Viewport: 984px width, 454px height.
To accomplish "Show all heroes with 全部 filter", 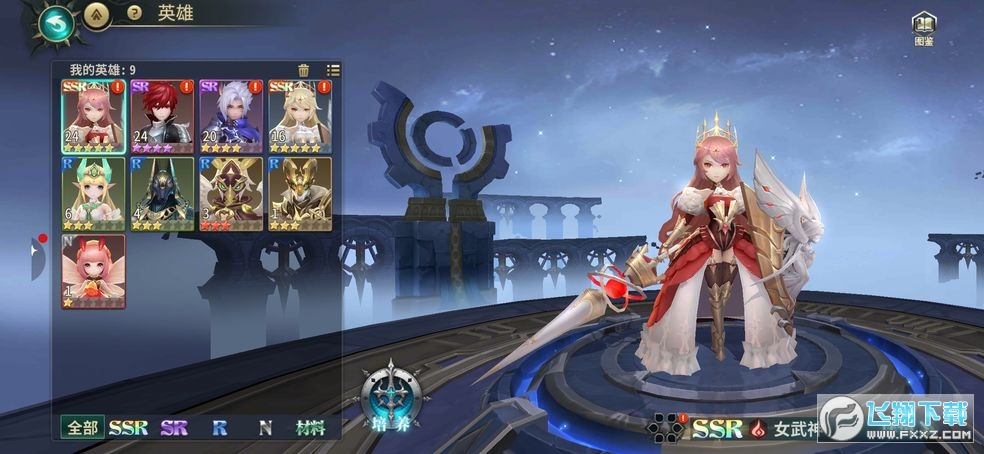I will point(83,428).
